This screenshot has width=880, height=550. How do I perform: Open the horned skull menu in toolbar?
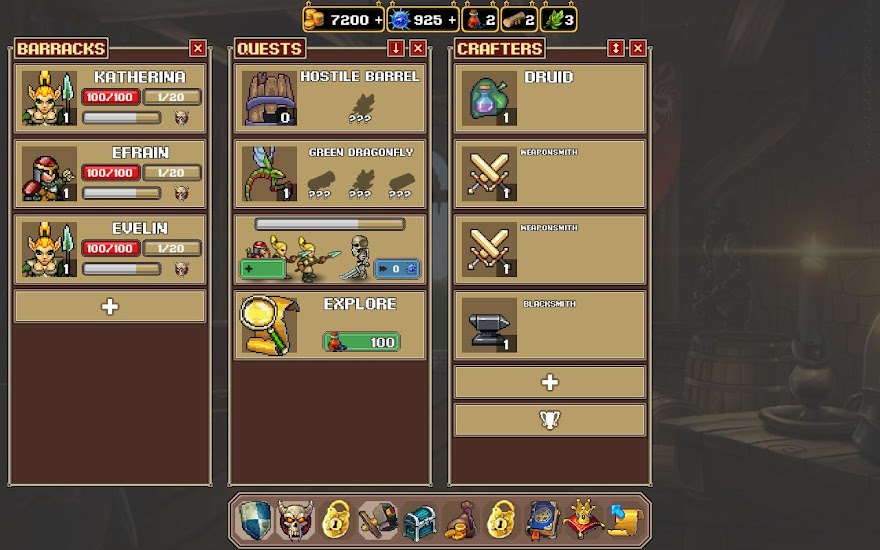coord(295,521)
